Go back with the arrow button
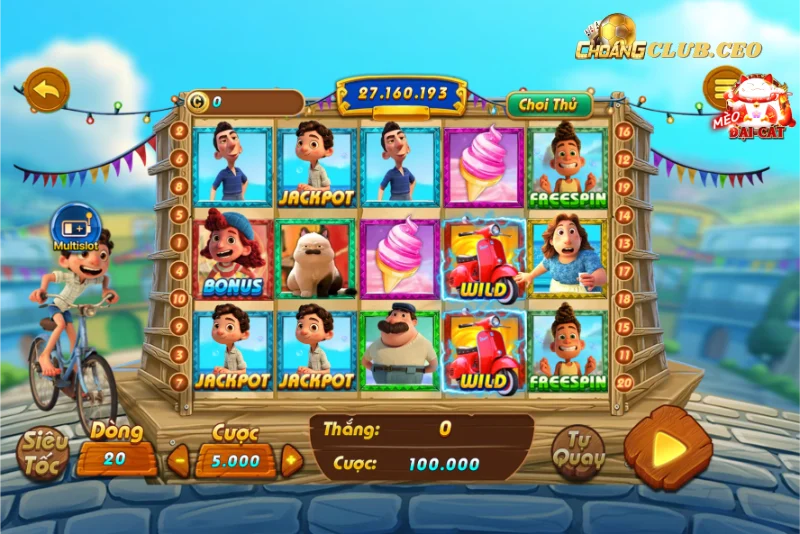800x534 pixels. coord(45,90)
